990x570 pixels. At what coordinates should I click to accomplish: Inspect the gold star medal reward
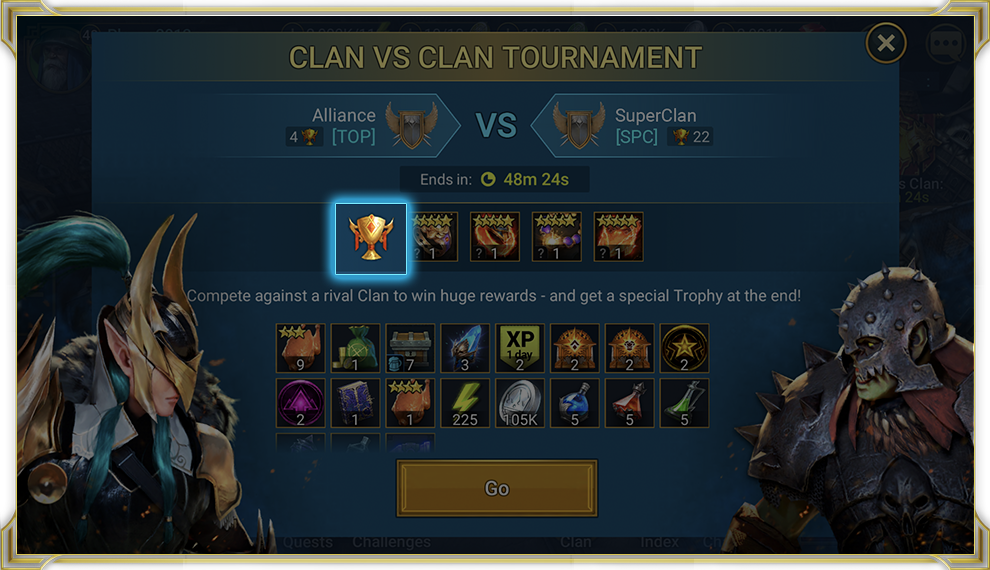[684, 348]
